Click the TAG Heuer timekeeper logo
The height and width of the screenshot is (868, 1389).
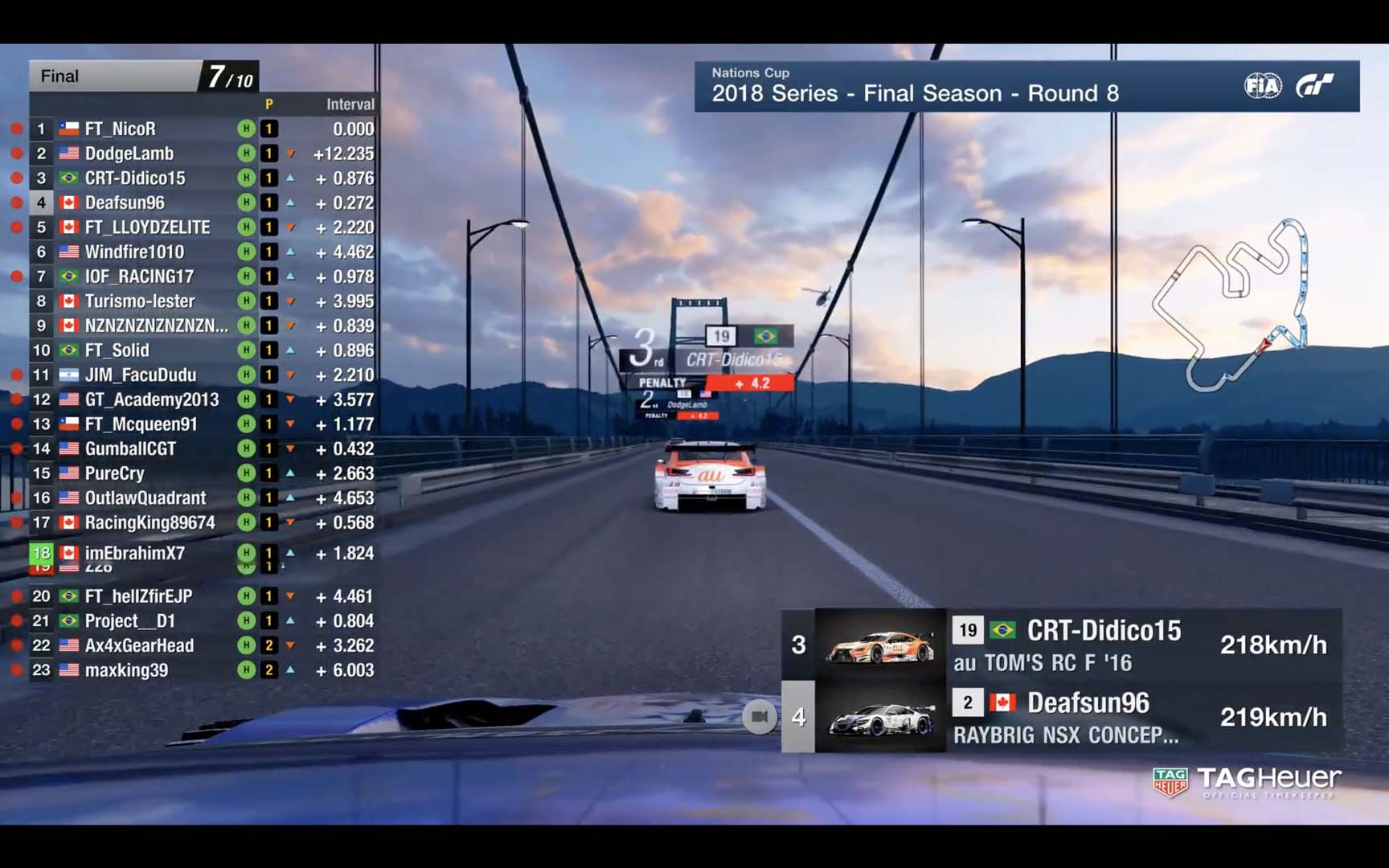tap(1247, 782)
